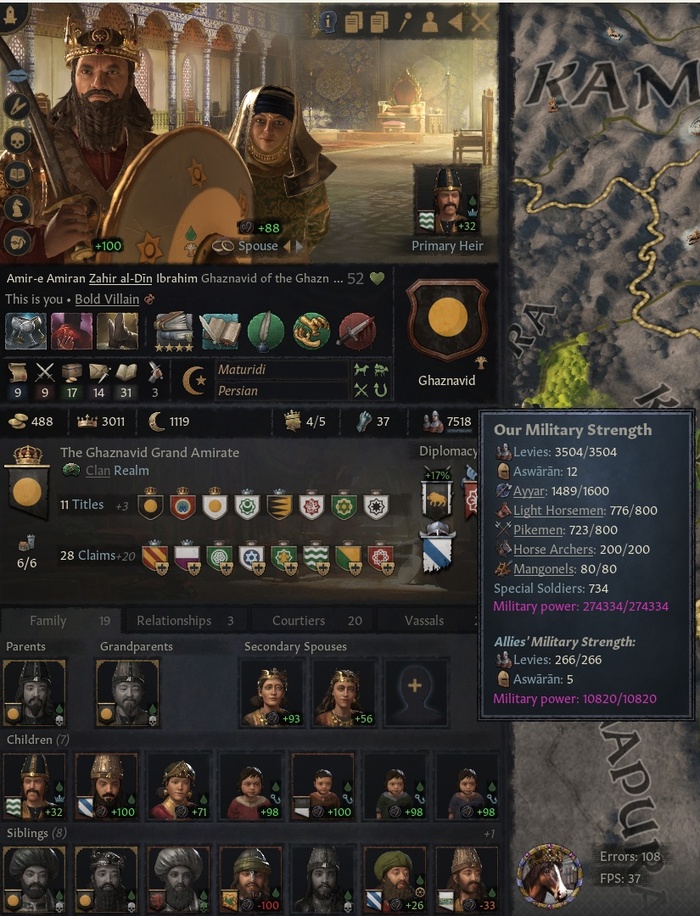Screen dimensions: 700x916
Task: Select the Parents portrait
Action: pyautogui.click(x=34, y=692)
